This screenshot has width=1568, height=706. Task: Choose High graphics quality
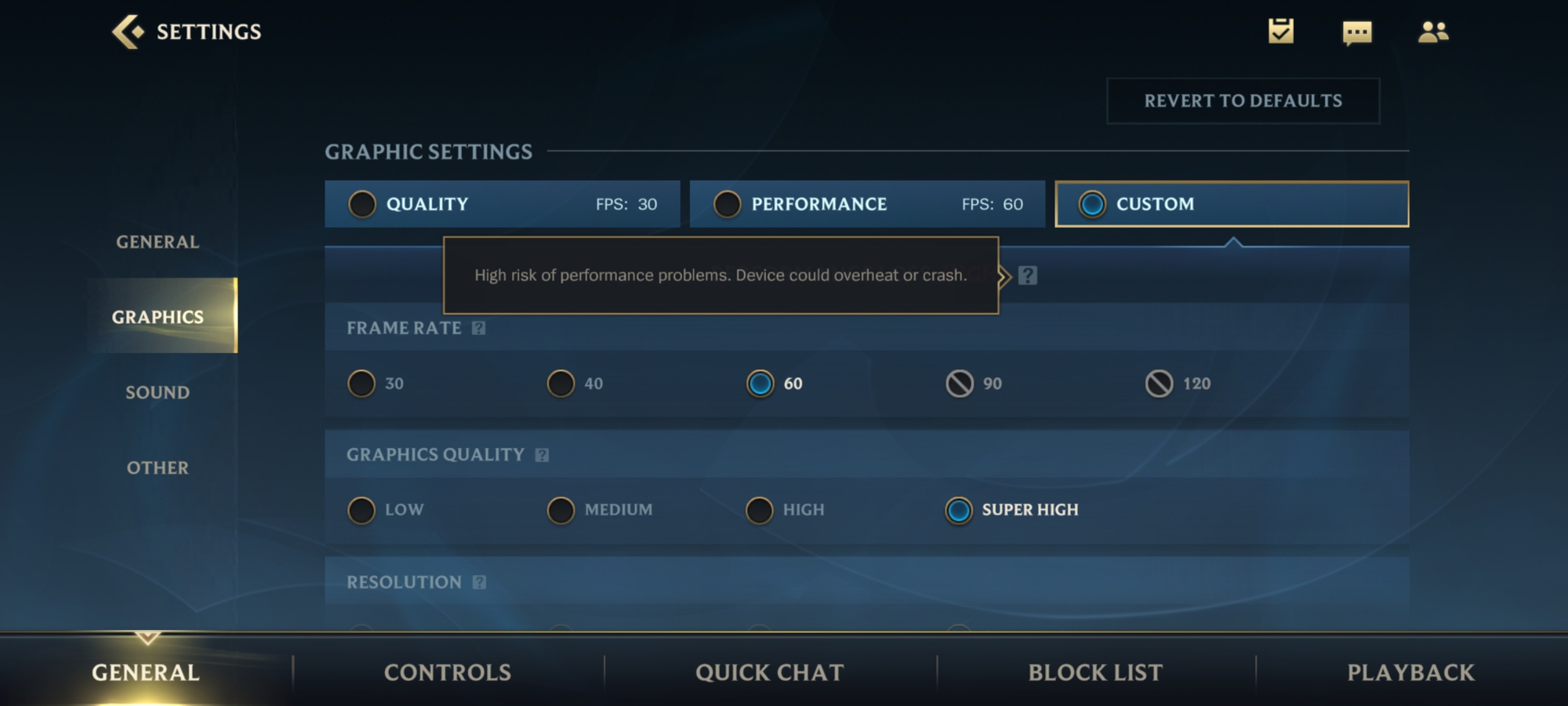(x=760, y=510)
